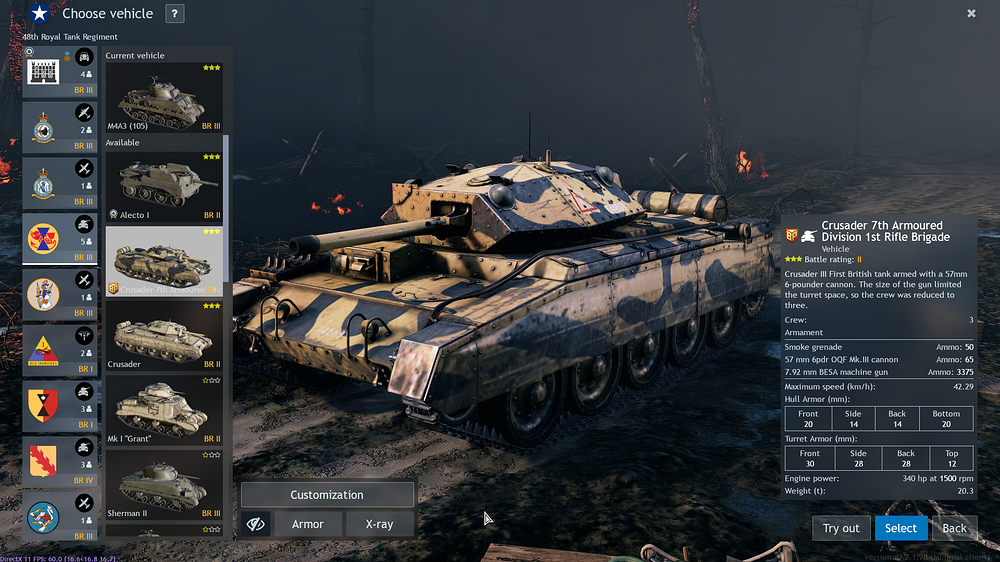The height and width of the screenshot is (562, 1000).
Task: Switch to X-ray view
Action: (x=379, y=524)
